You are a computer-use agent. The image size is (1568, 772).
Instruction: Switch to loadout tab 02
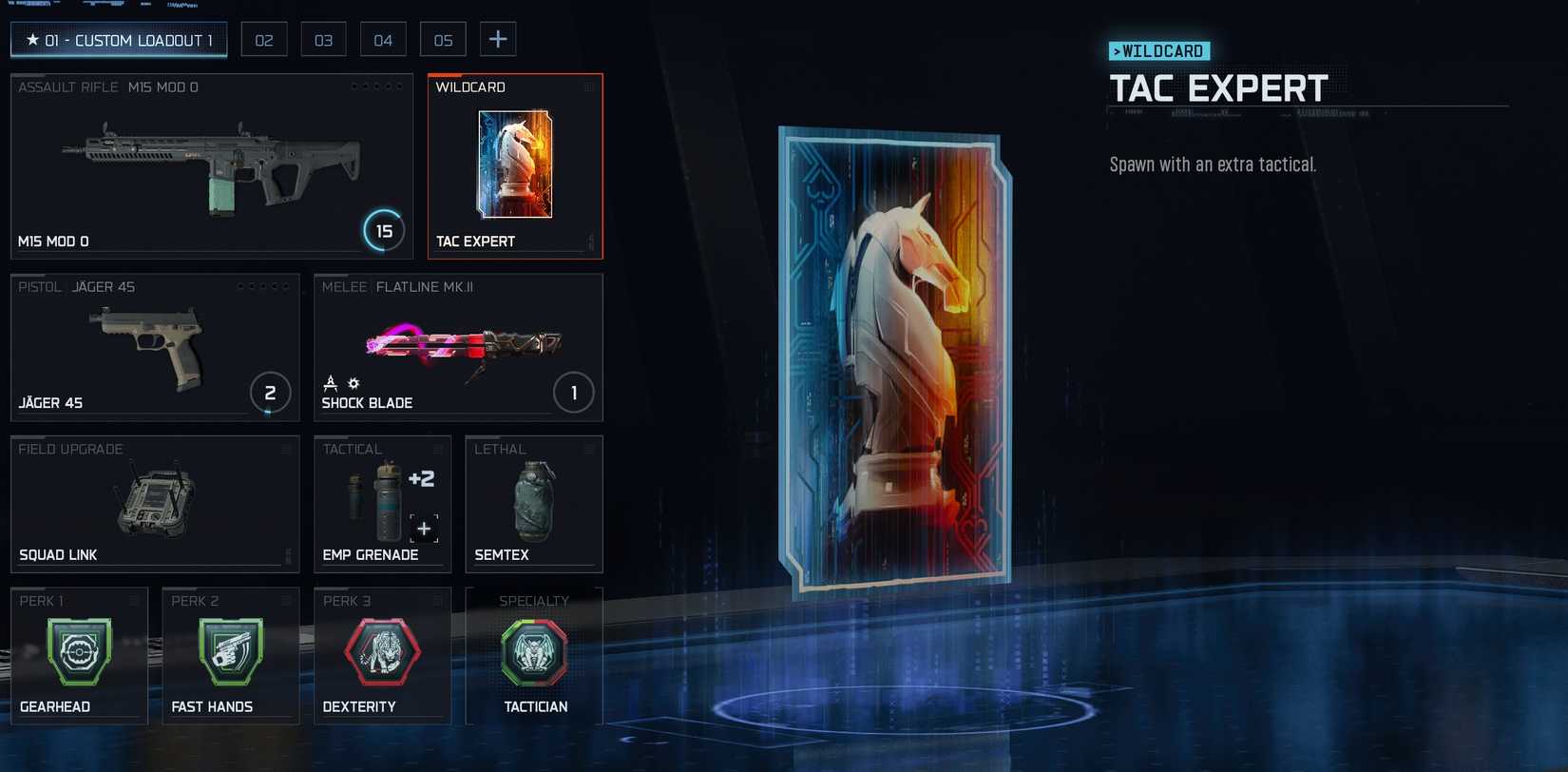tap(264, 40)
